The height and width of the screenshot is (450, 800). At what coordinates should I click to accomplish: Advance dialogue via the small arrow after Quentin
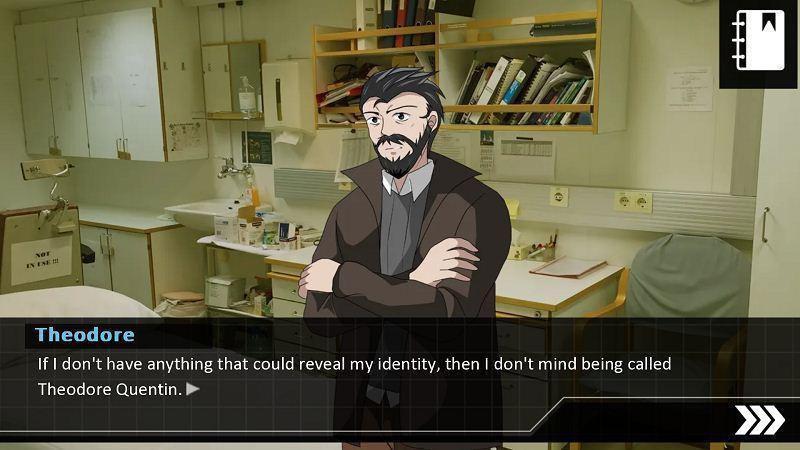(193, 389)
